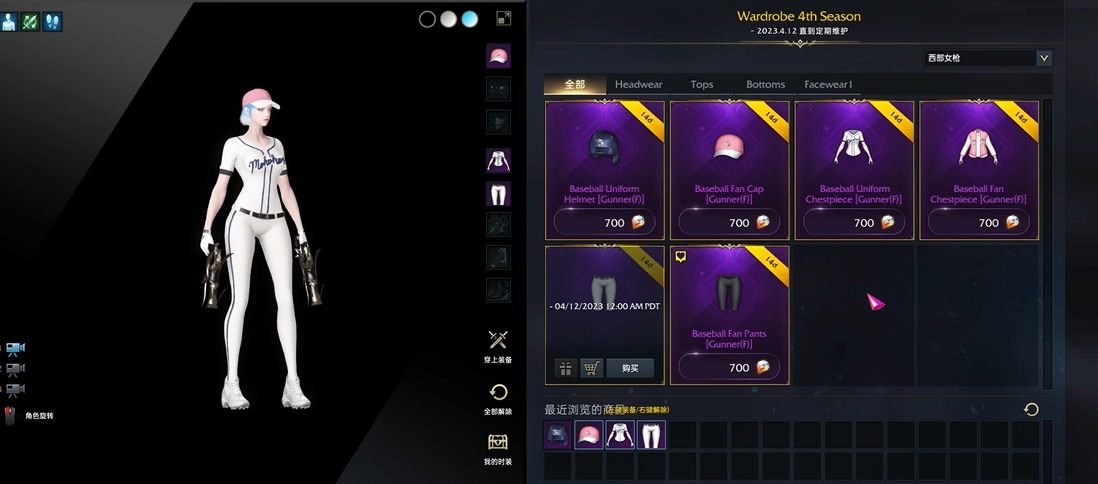Click 全部解除 to remove all previews
This screenshot has width=1098, height=484.
click(x=498, y=397)
